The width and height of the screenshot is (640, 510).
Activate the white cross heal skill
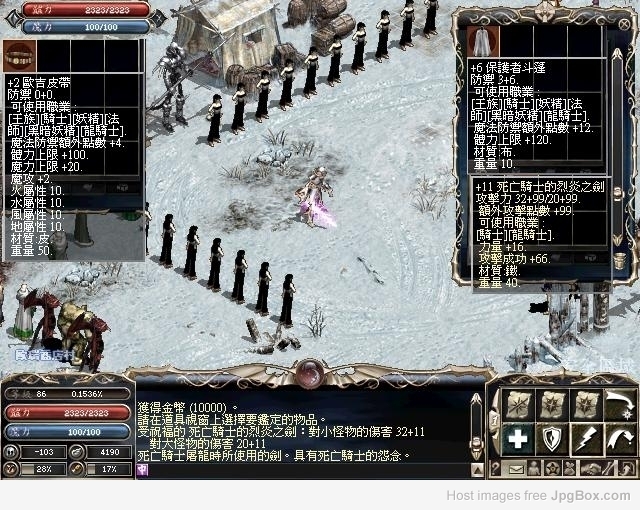[518, 437]
